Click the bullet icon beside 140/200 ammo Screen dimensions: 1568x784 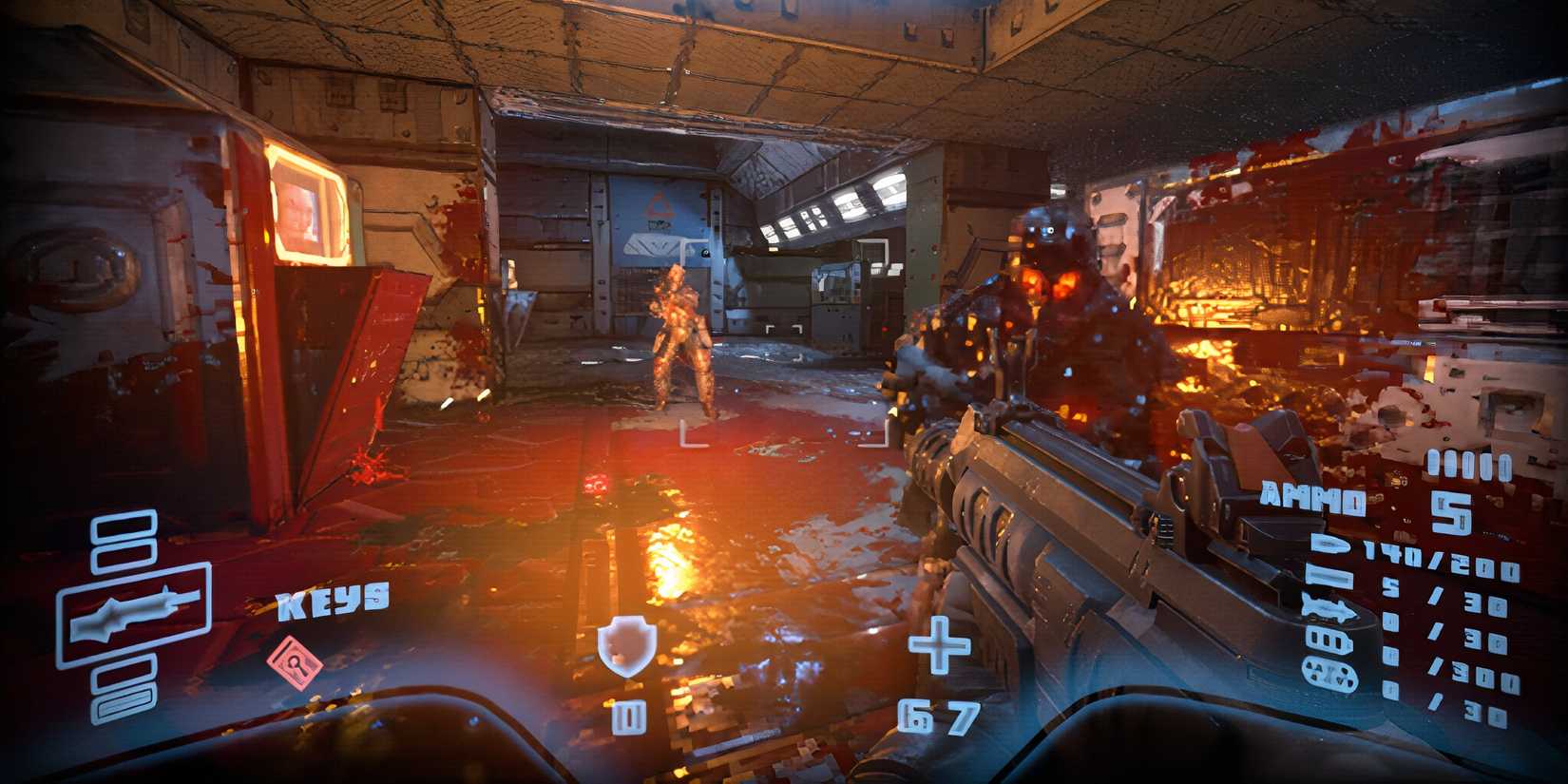point(1329,544)
